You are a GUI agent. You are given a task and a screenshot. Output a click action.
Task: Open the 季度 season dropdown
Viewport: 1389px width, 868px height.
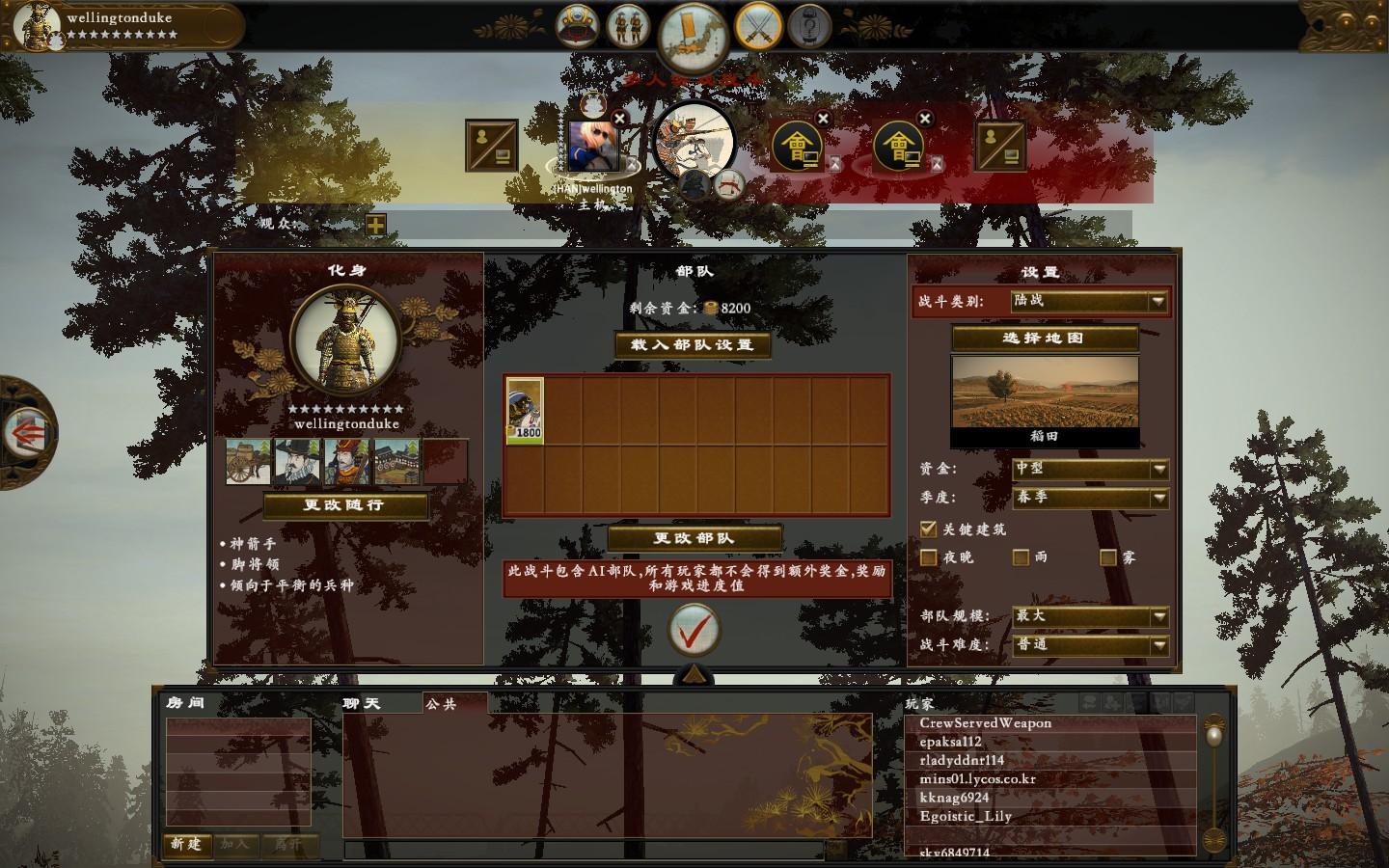pyautogui.click(x=1090, y=498)
